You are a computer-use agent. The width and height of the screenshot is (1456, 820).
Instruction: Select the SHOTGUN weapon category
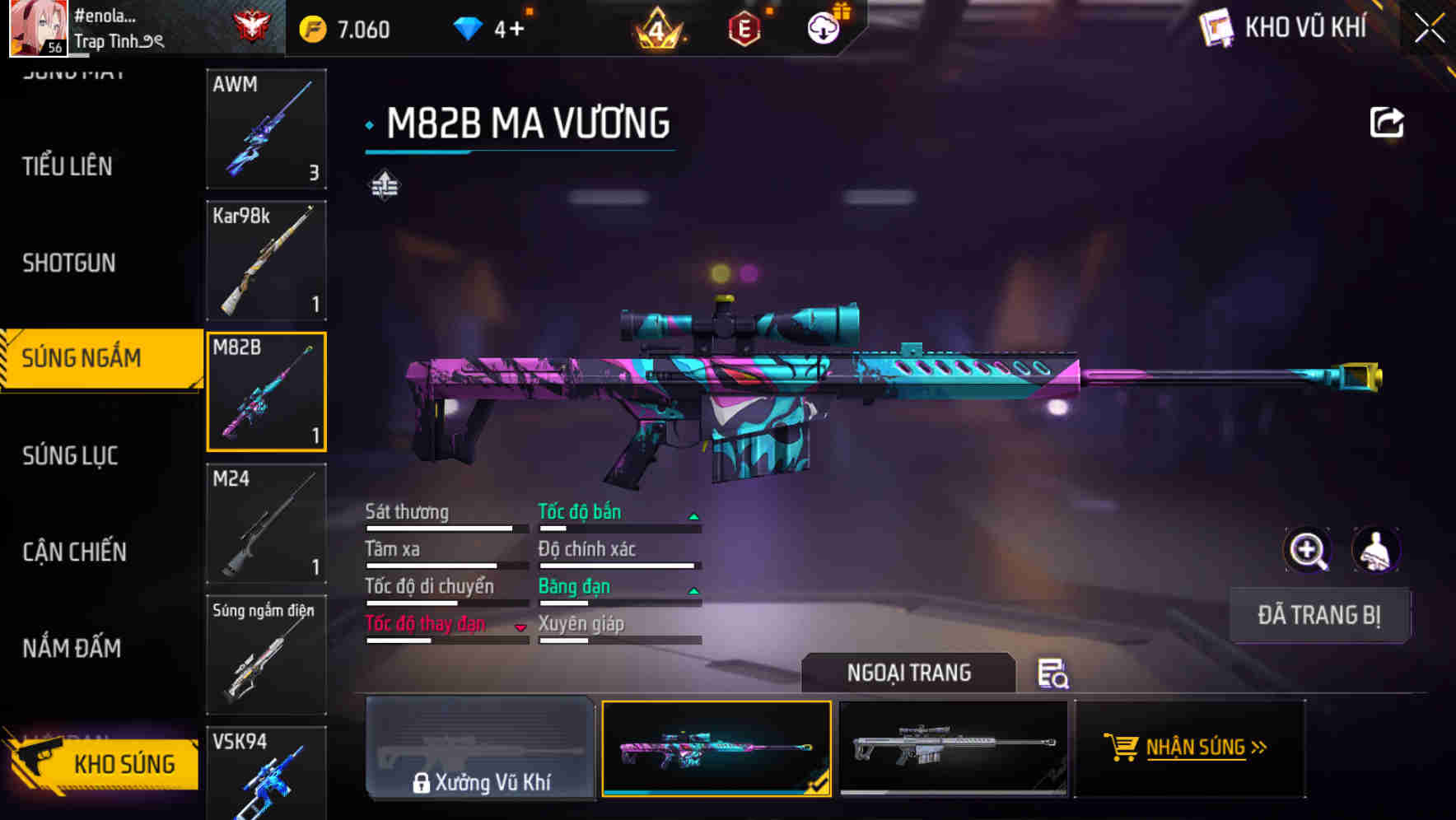69,262
